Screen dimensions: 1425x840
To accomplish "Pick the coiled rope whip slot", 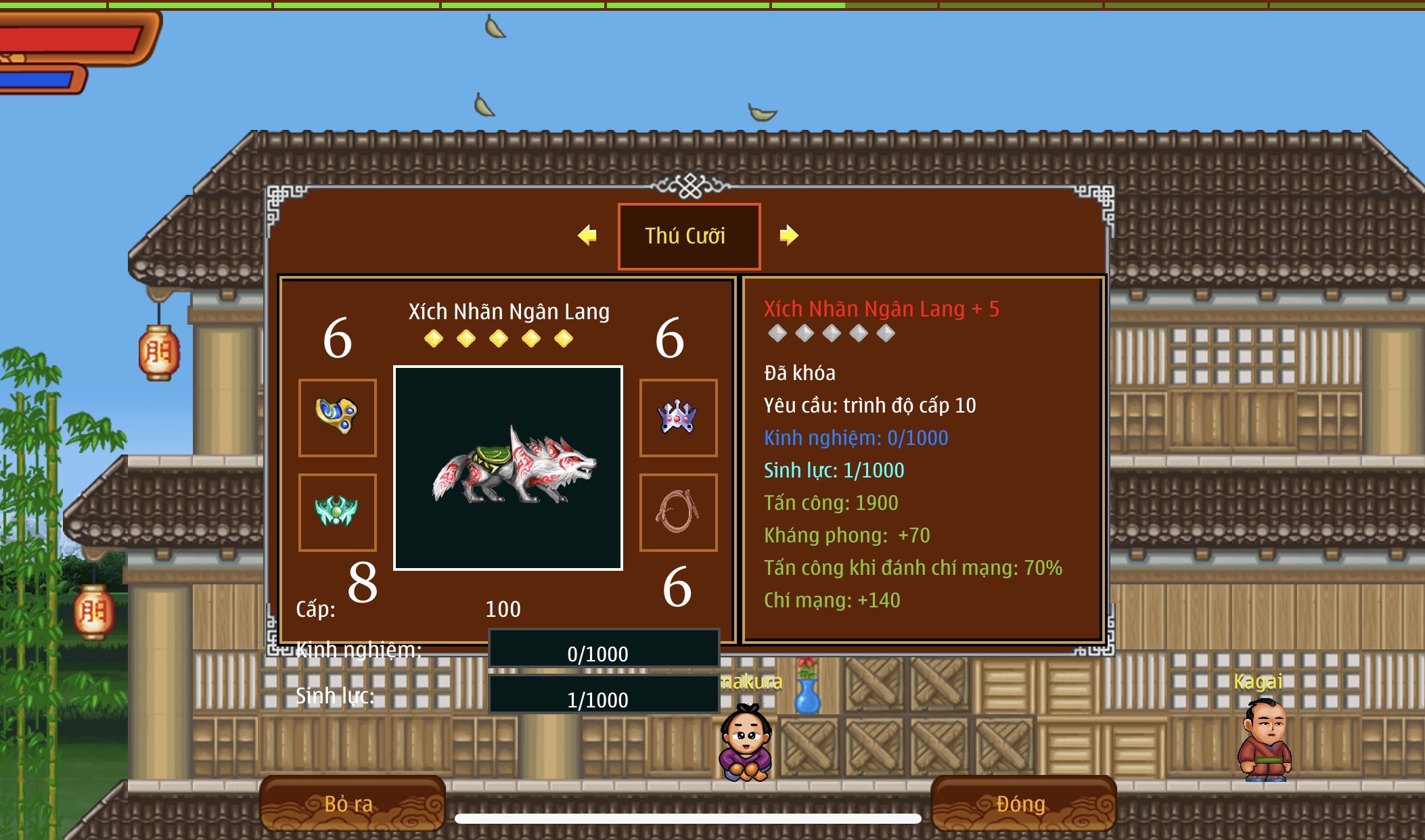I will point(678,512).
